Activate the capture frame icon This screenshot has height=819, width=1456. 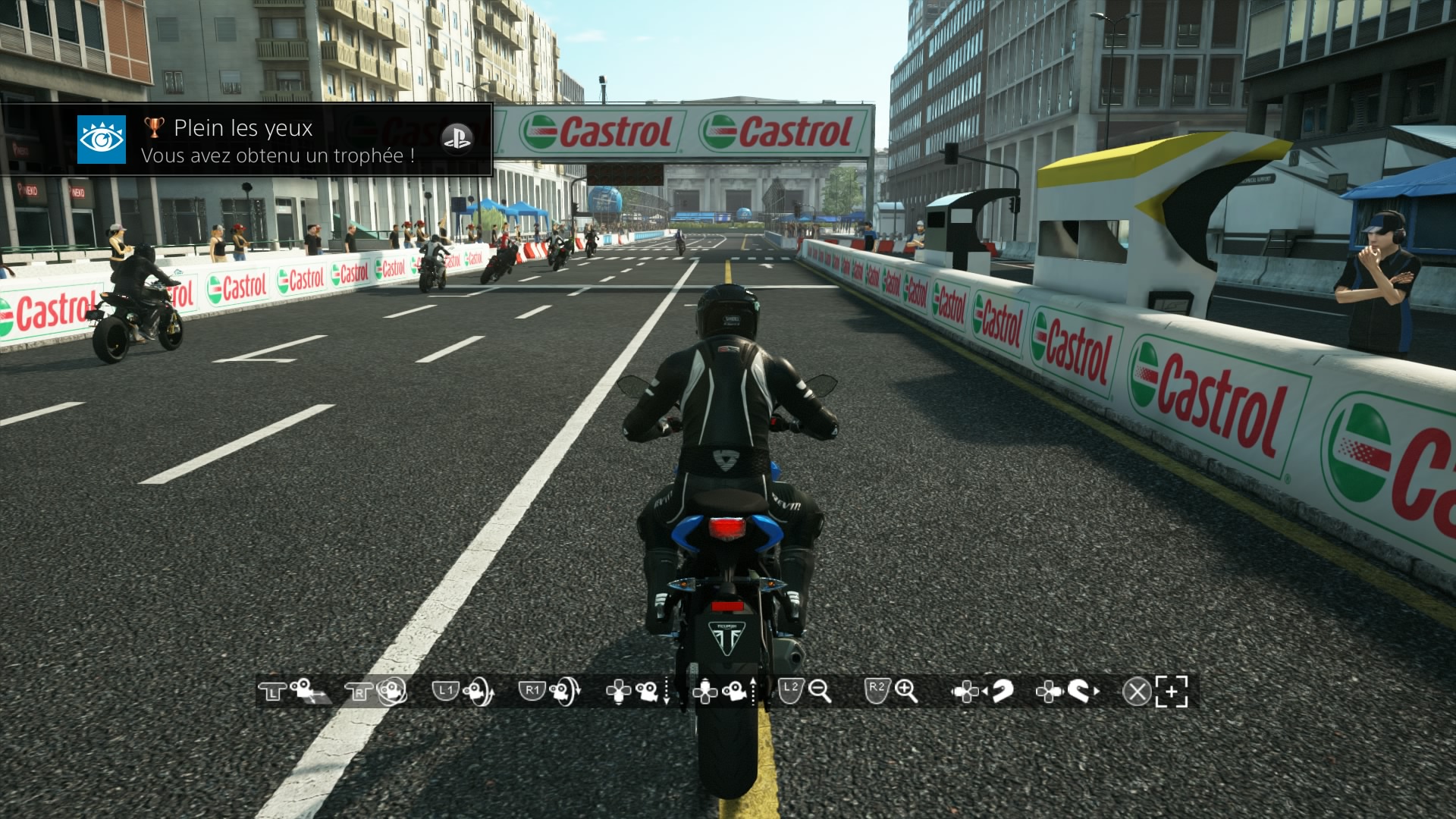point(1172,691)
